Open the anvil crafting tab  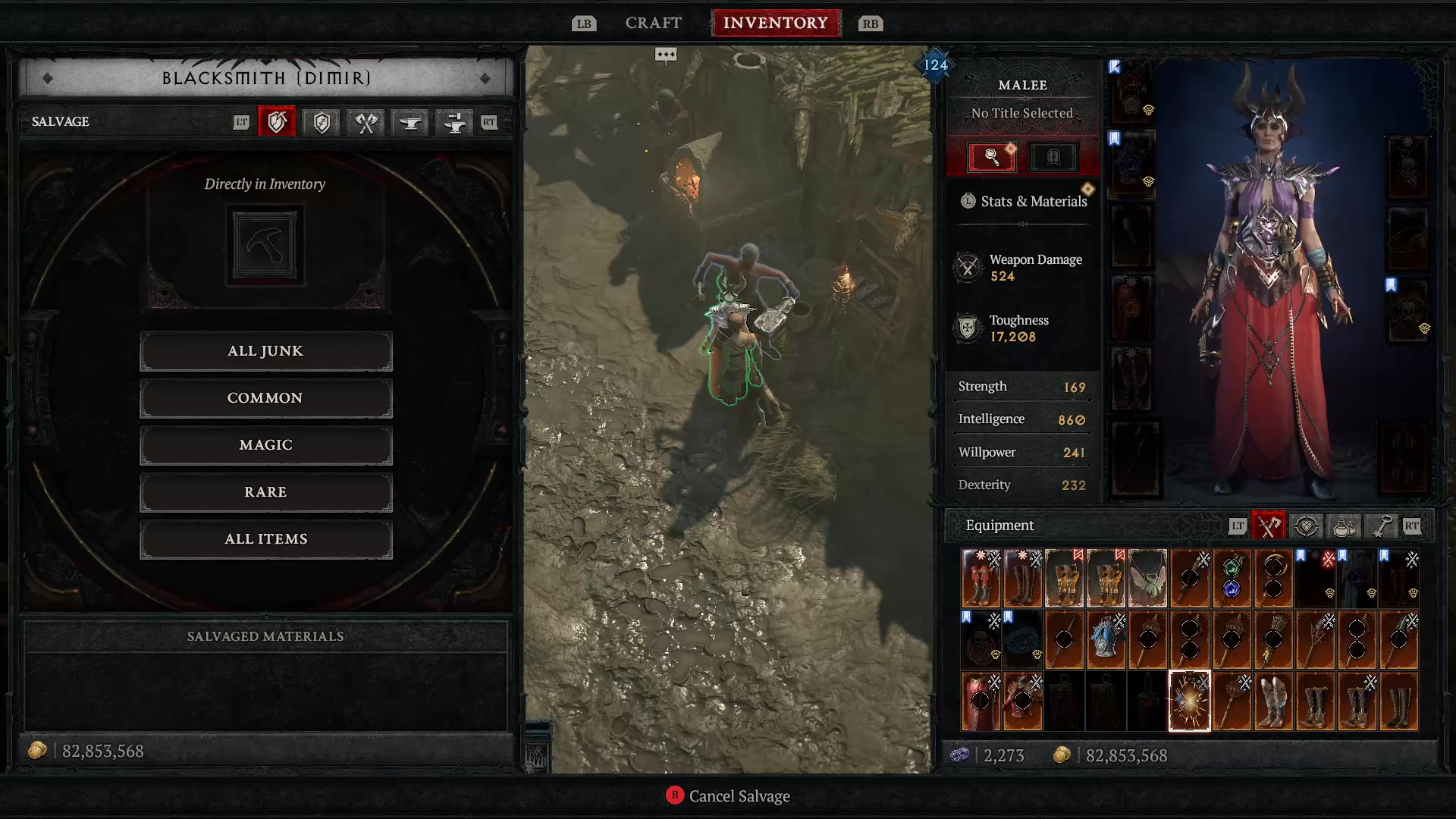coord(409,122)
